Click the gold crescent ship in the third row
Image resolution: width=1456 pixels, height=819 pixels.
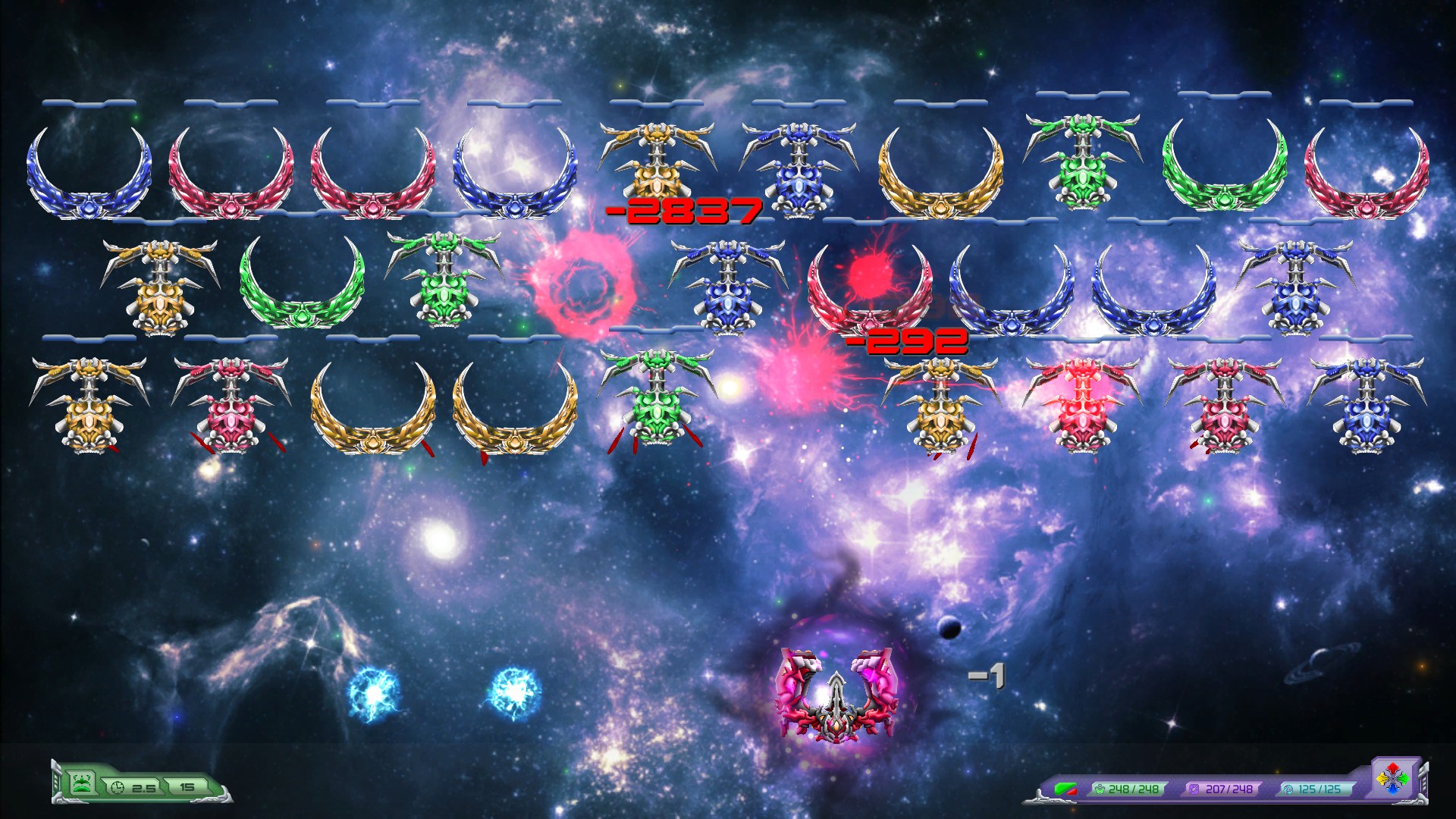372,413
